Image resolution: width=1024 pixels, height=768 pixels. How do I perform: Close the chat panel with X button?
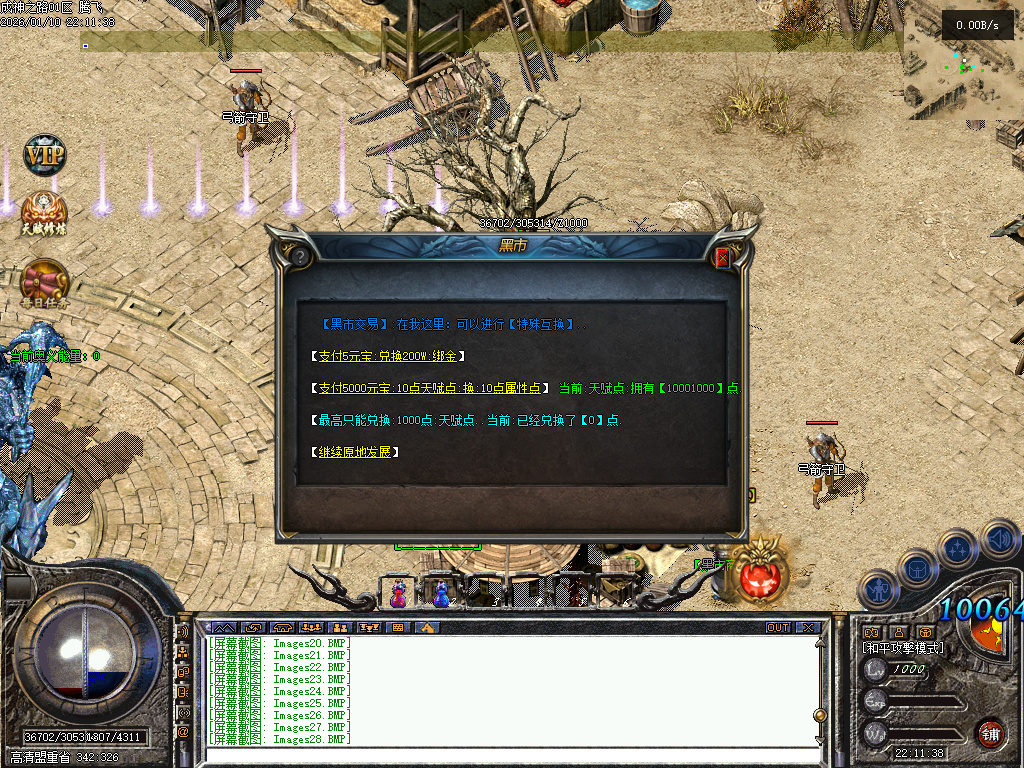(808, 627)
